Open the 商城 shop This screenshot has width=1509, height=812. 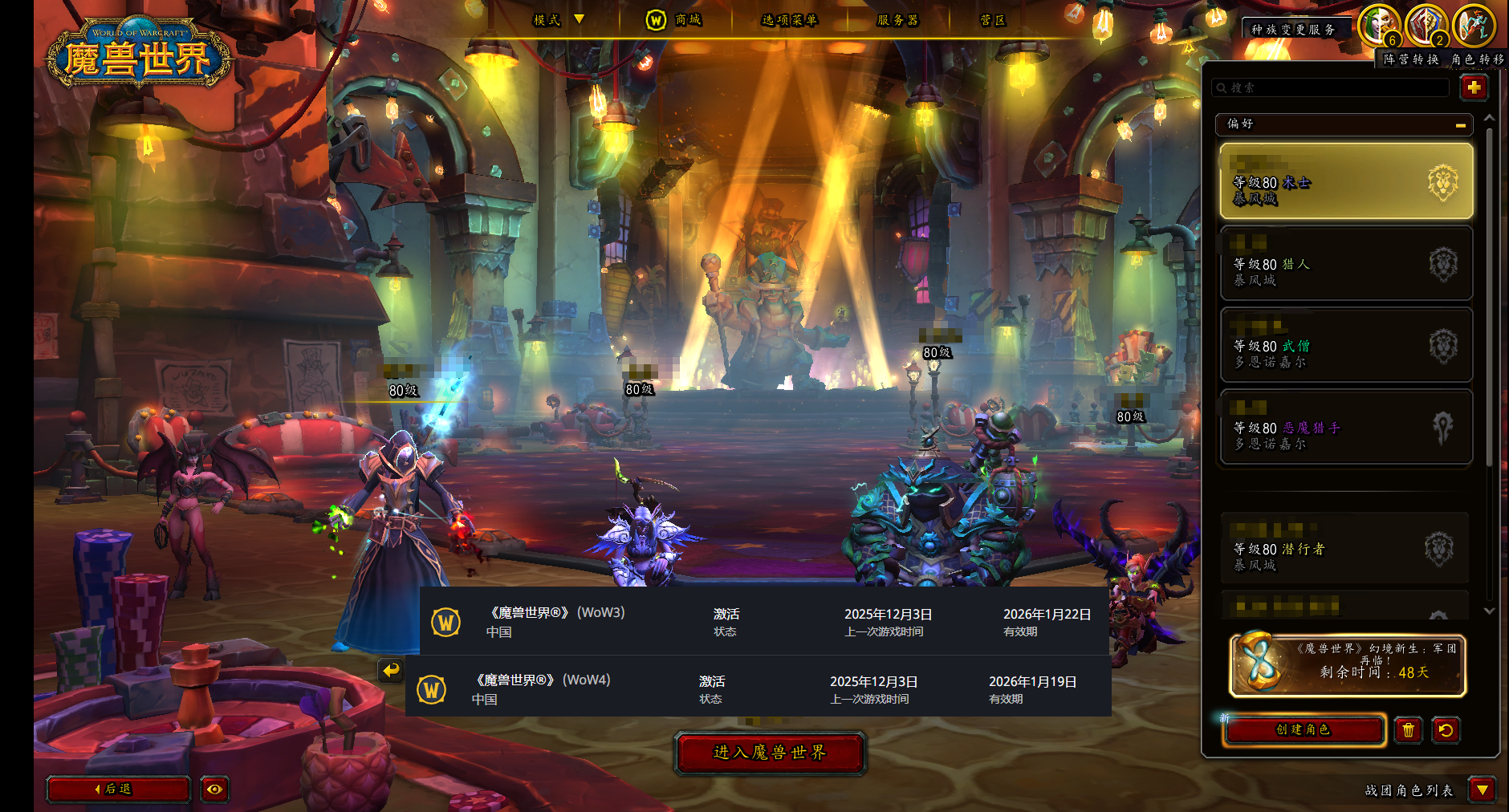coord(674,20)
